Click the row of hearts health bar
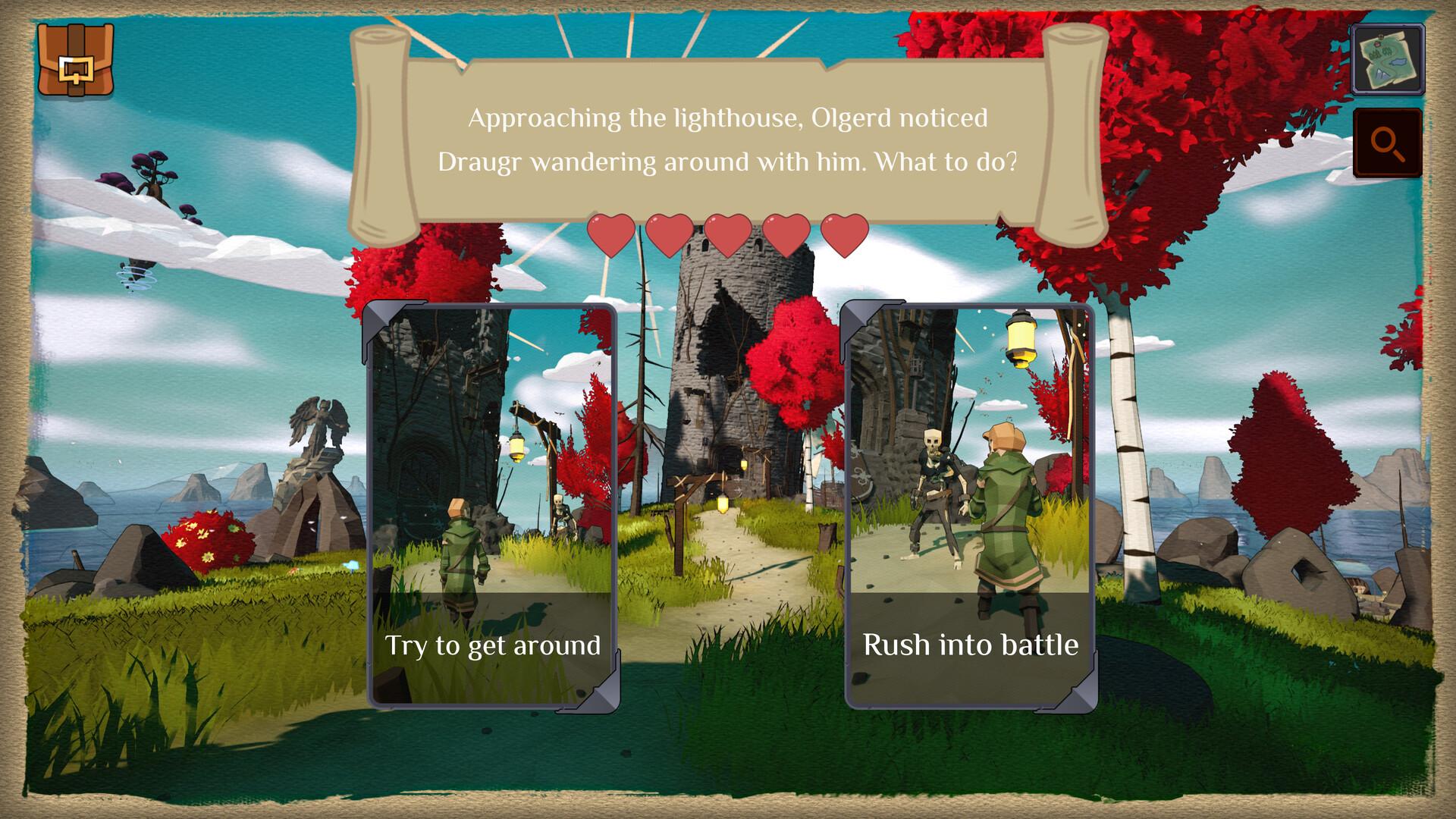The height and width of the screenshot is (819, 1456). [726, 235]
